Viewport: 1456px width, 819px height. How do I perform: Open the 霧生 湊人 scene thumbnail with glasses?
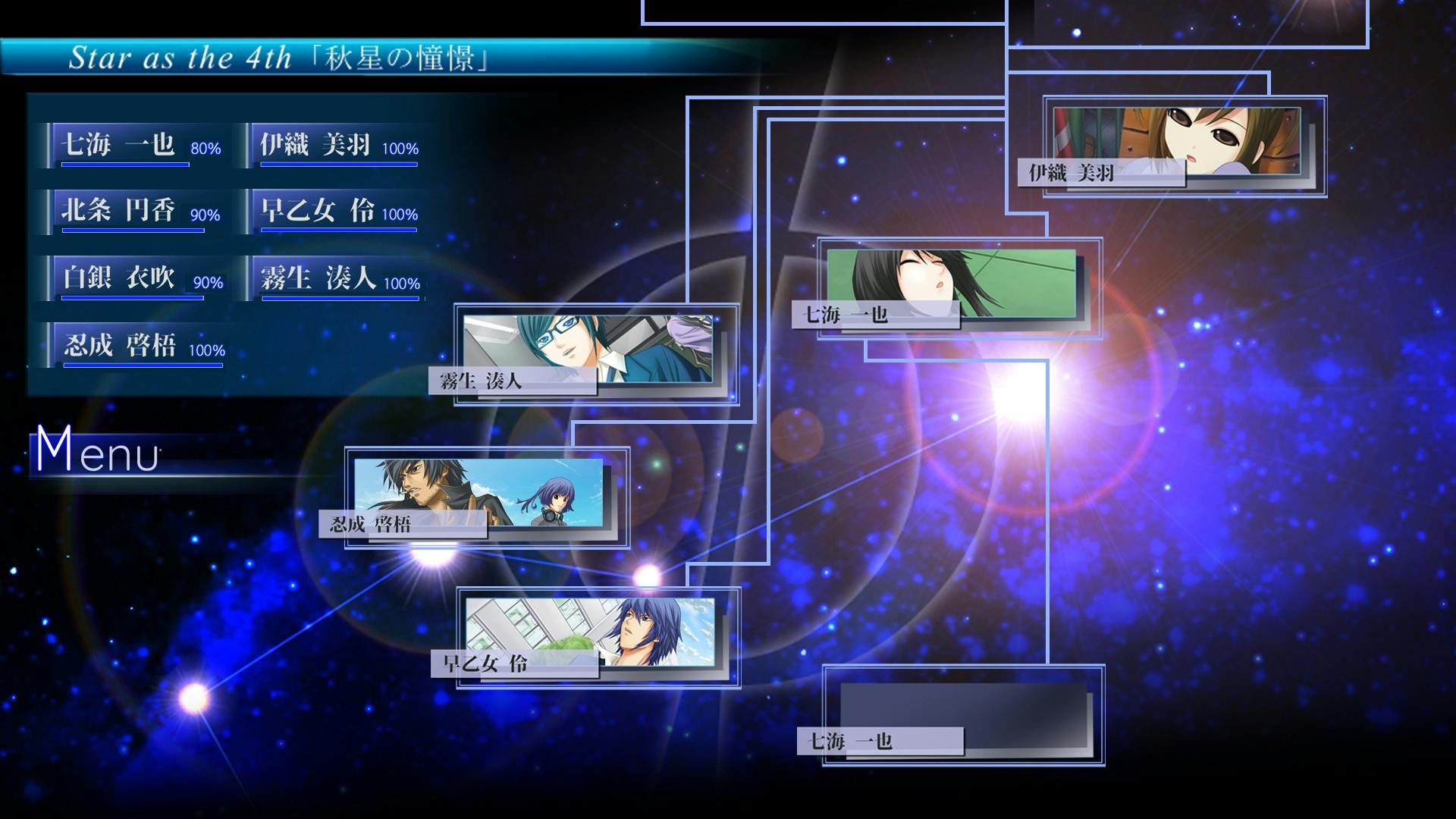pyautogui.click(x=595, y=354)
